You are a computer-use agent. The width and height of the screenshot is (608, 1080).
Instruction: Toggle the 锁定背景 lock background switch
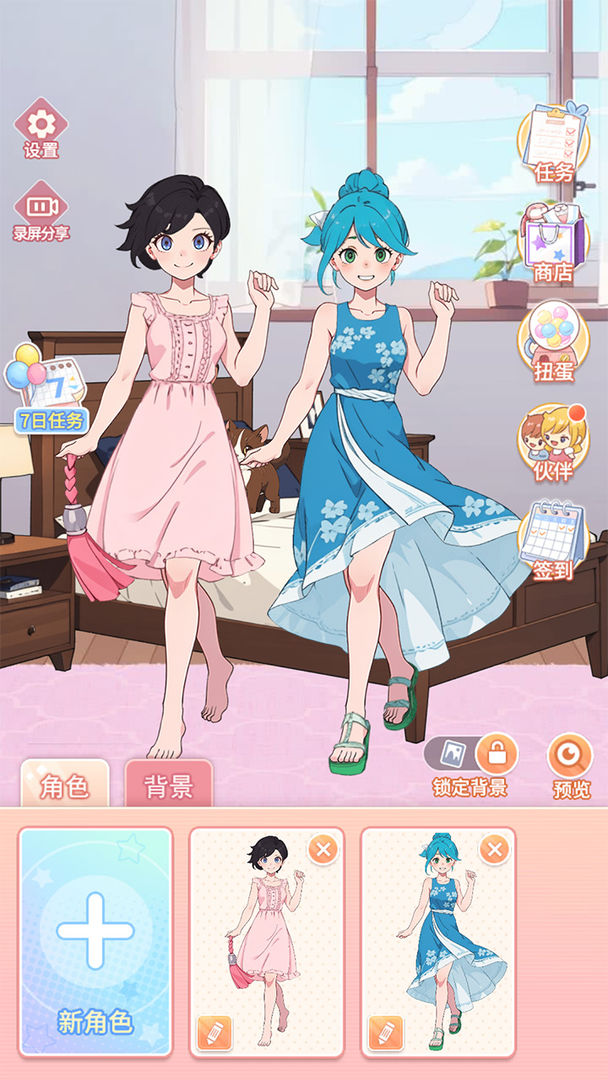(471, 752)
